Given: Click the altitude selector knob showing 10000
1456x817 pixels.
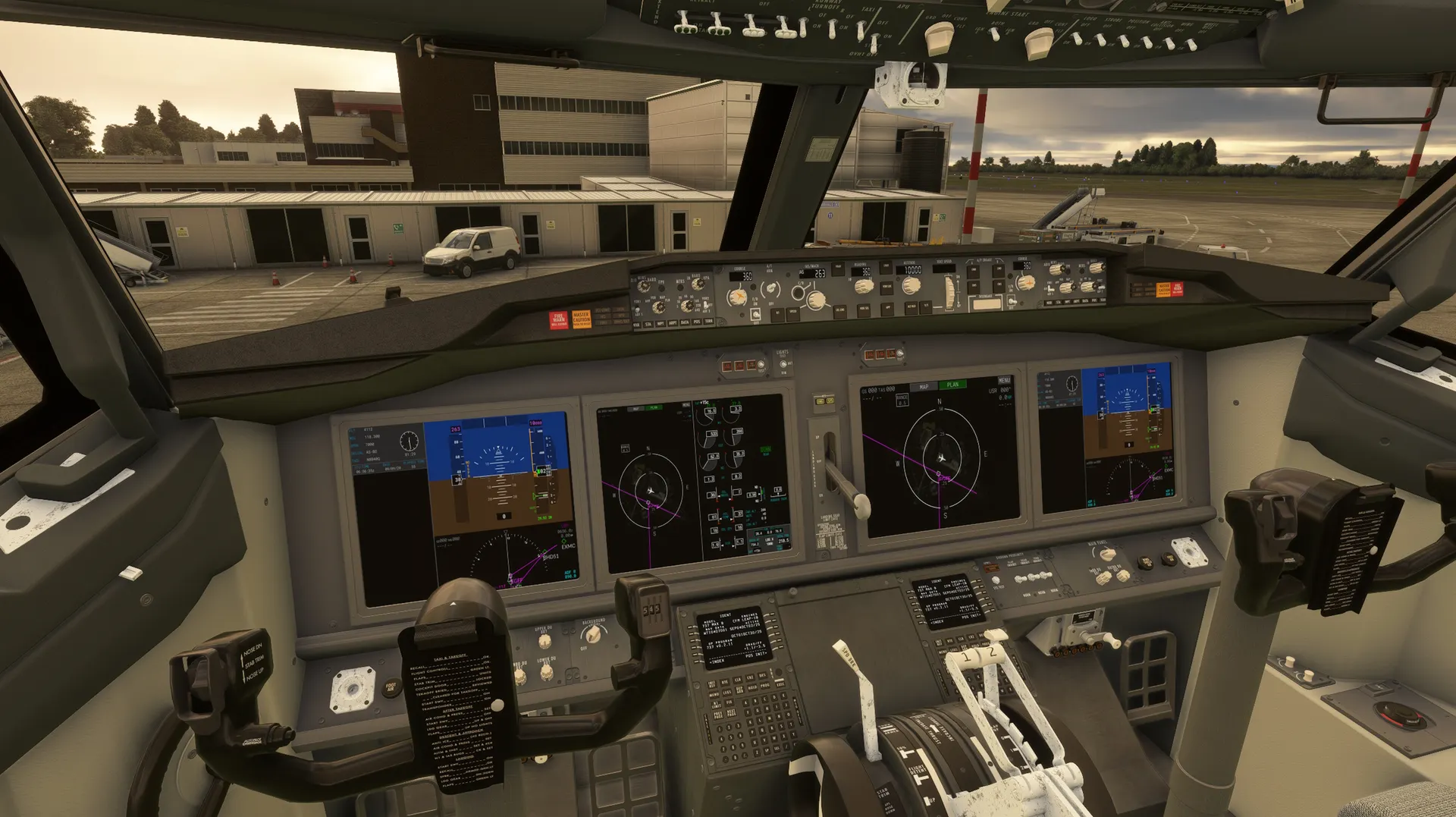Looking at the screenshot, I should pyautogui.click(x=911, y=285).
